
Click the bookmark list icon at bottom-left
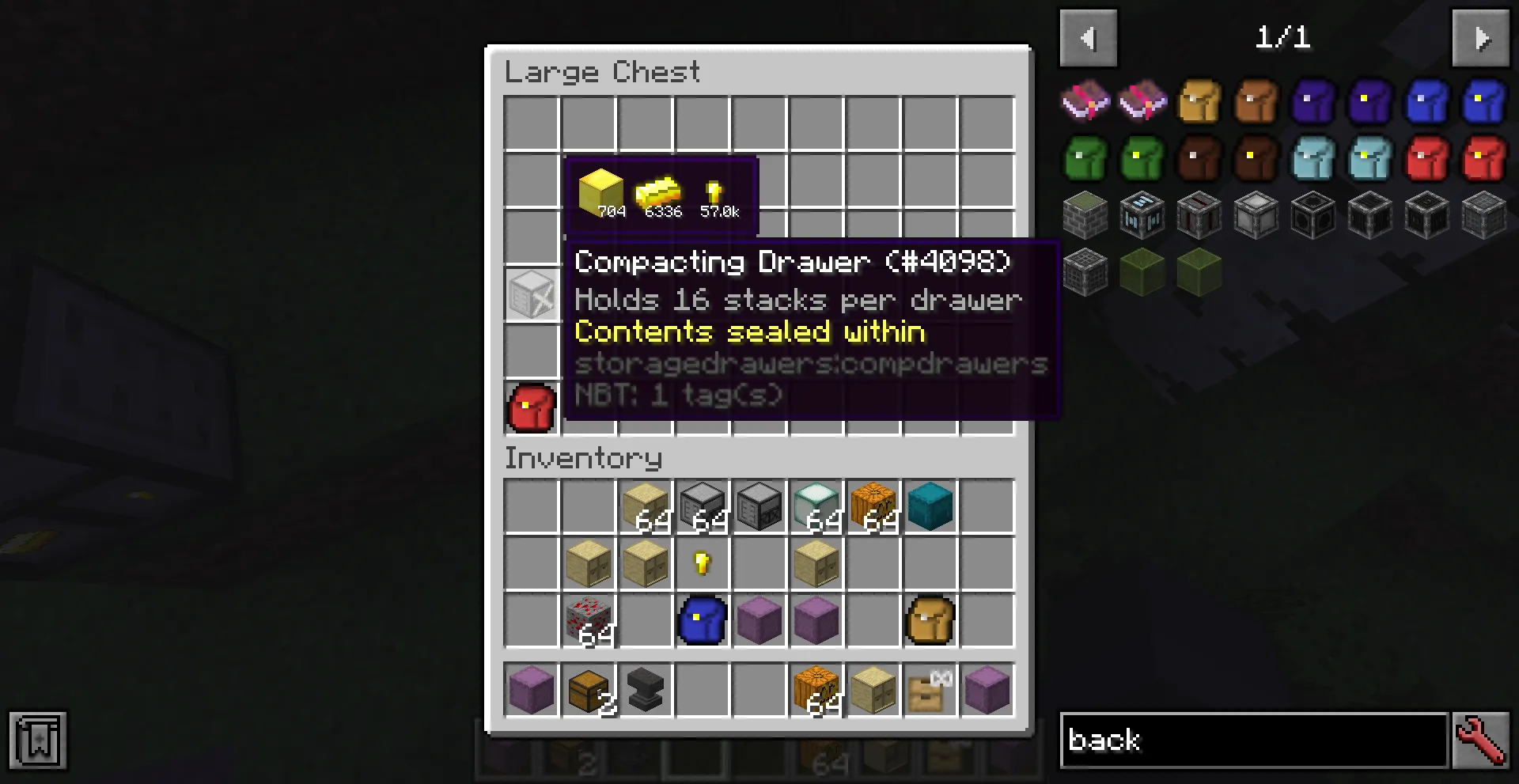[36, 740]
